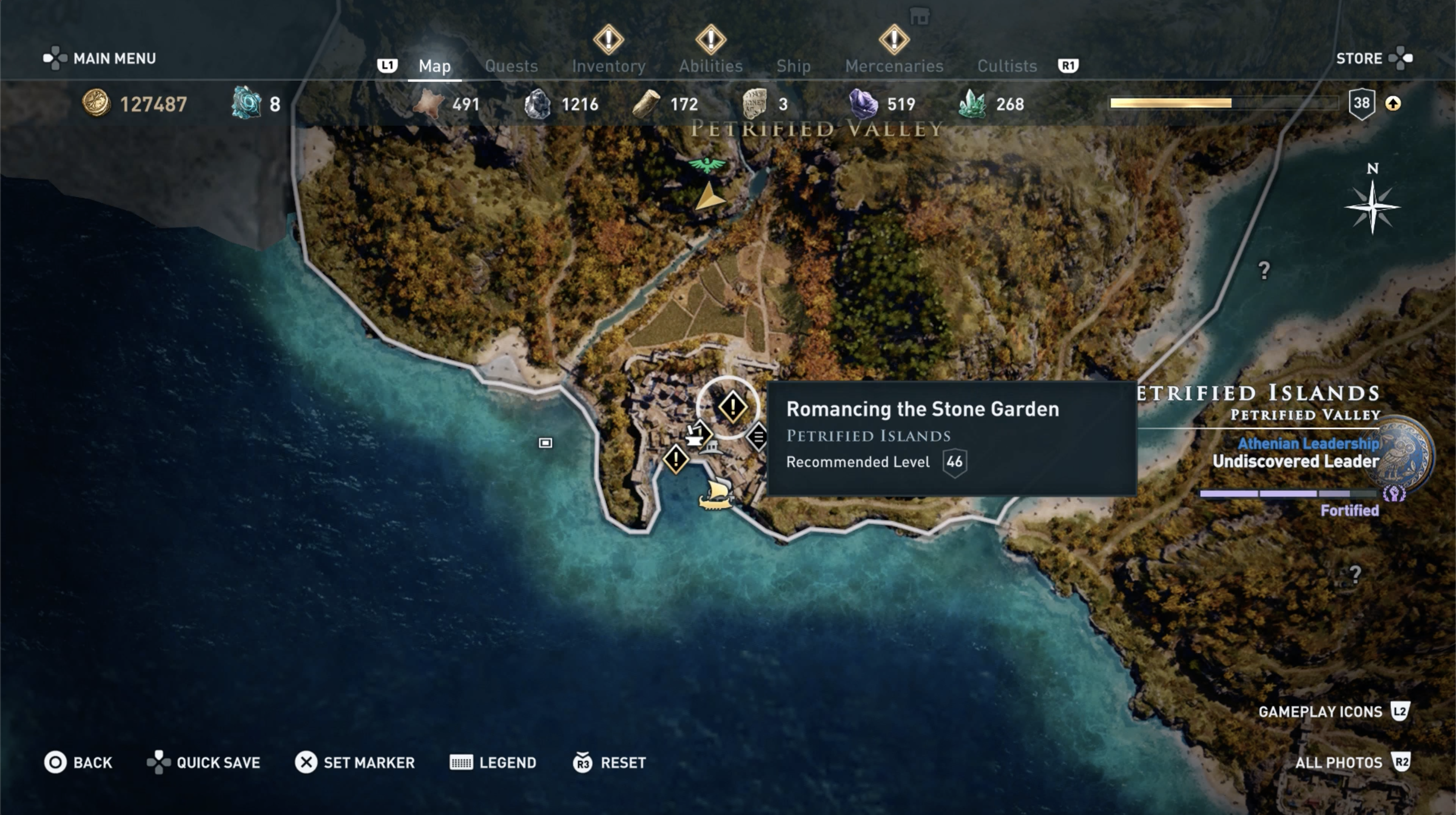Image resolution: width=1456 pixels, height=815 pixels.
Task: Reset the map view
Action: (x=609, y=763)
